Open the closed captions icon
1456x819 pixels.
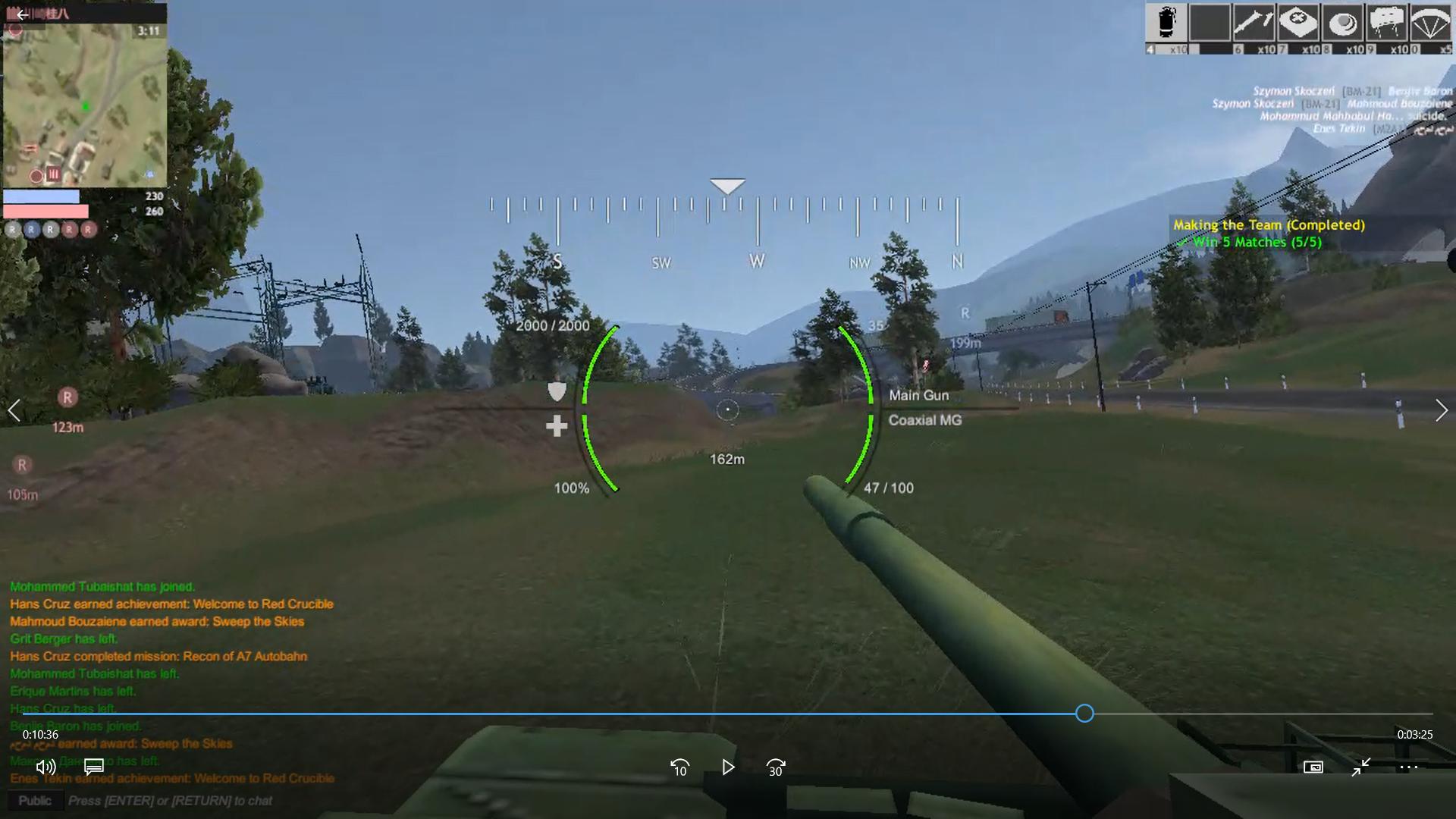tap(93, 767)
